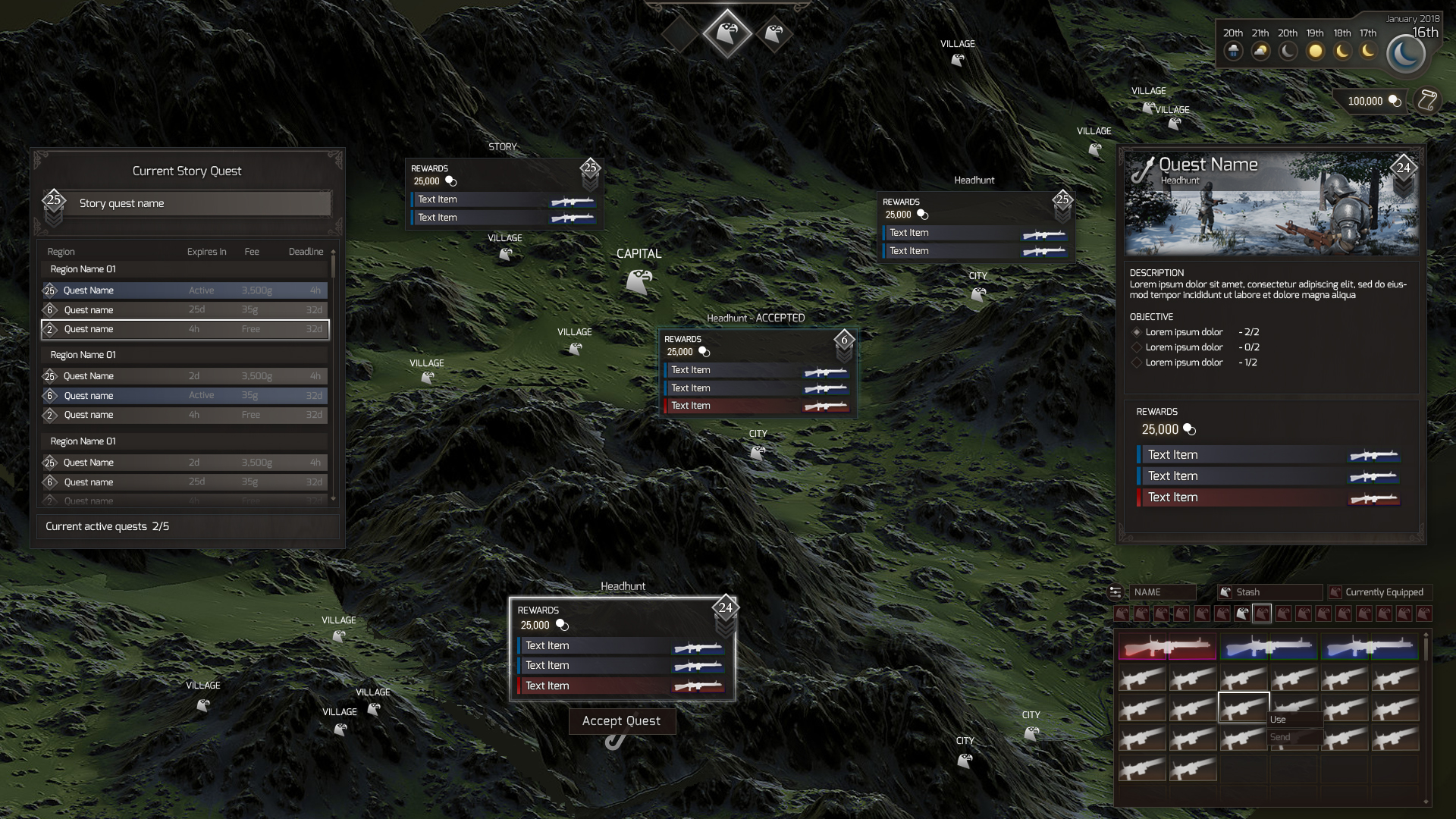The image size is (1456, 819).
Task: Click the large eagle emblem at top center
Action: [726, 33]
